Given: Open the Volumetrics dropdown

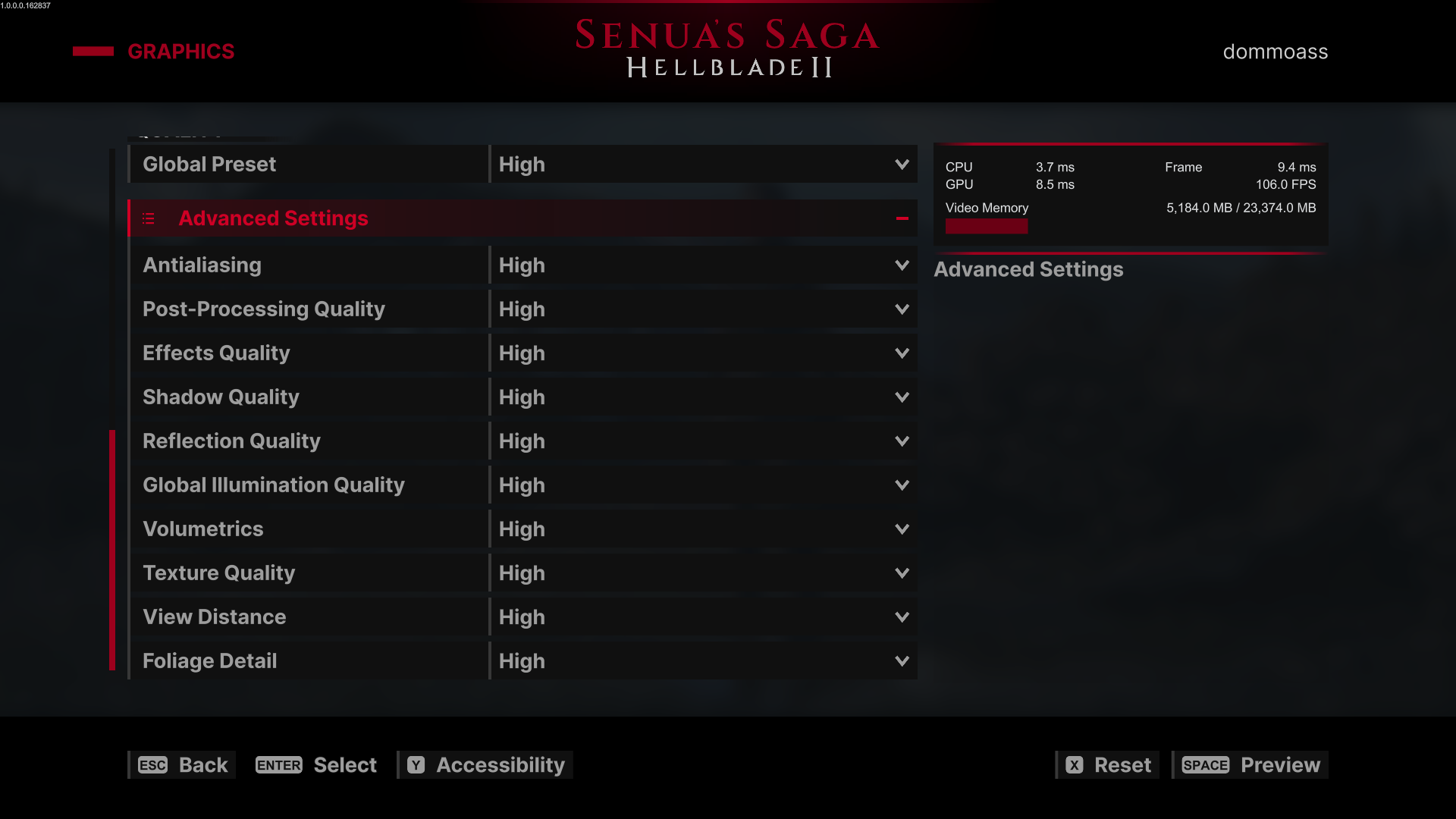Looking at the screenshot, I should pos(703,529).
